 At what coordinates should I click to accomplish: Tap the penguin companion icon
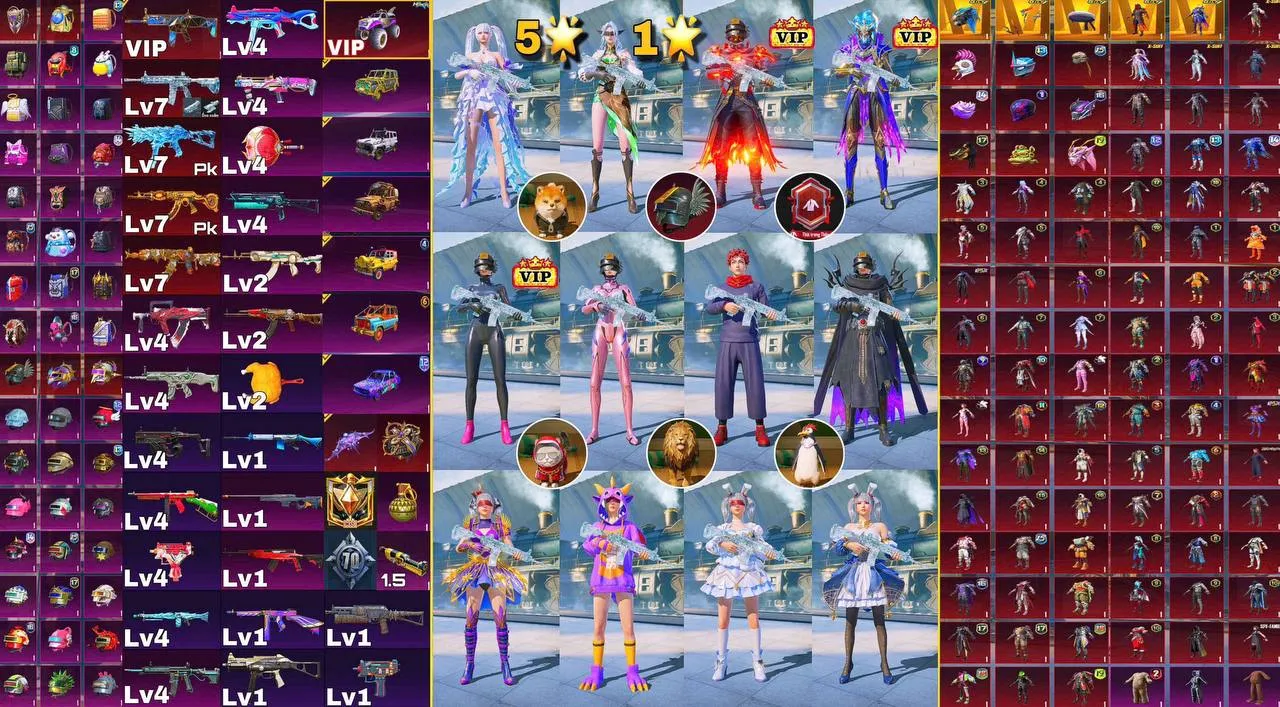click(809, 451)
